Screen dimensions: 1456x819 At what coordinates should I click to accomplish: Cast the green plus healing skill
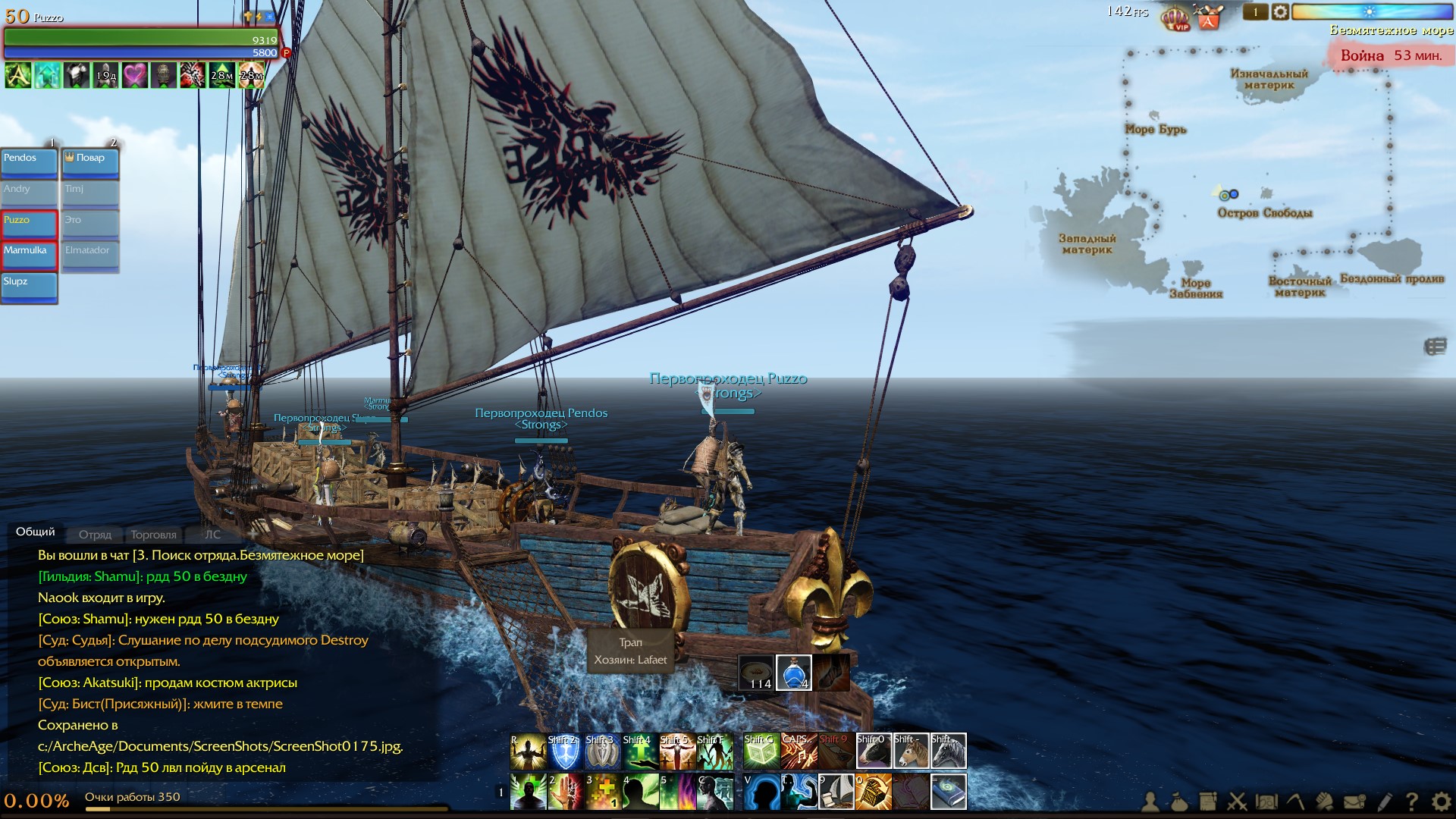(x=639, y=752)
